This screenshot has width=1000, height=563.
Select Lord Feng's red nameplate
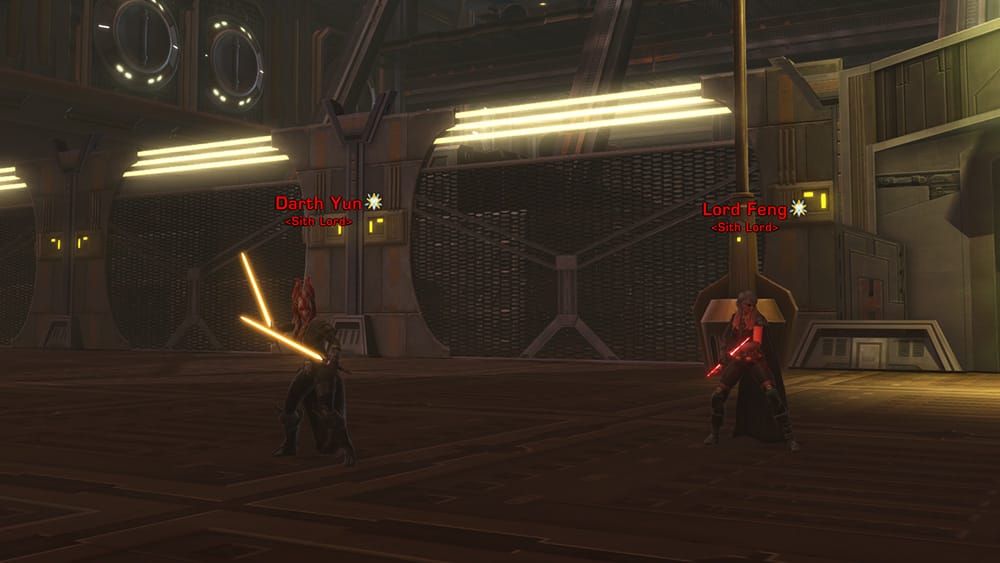(x=744, y=210)
